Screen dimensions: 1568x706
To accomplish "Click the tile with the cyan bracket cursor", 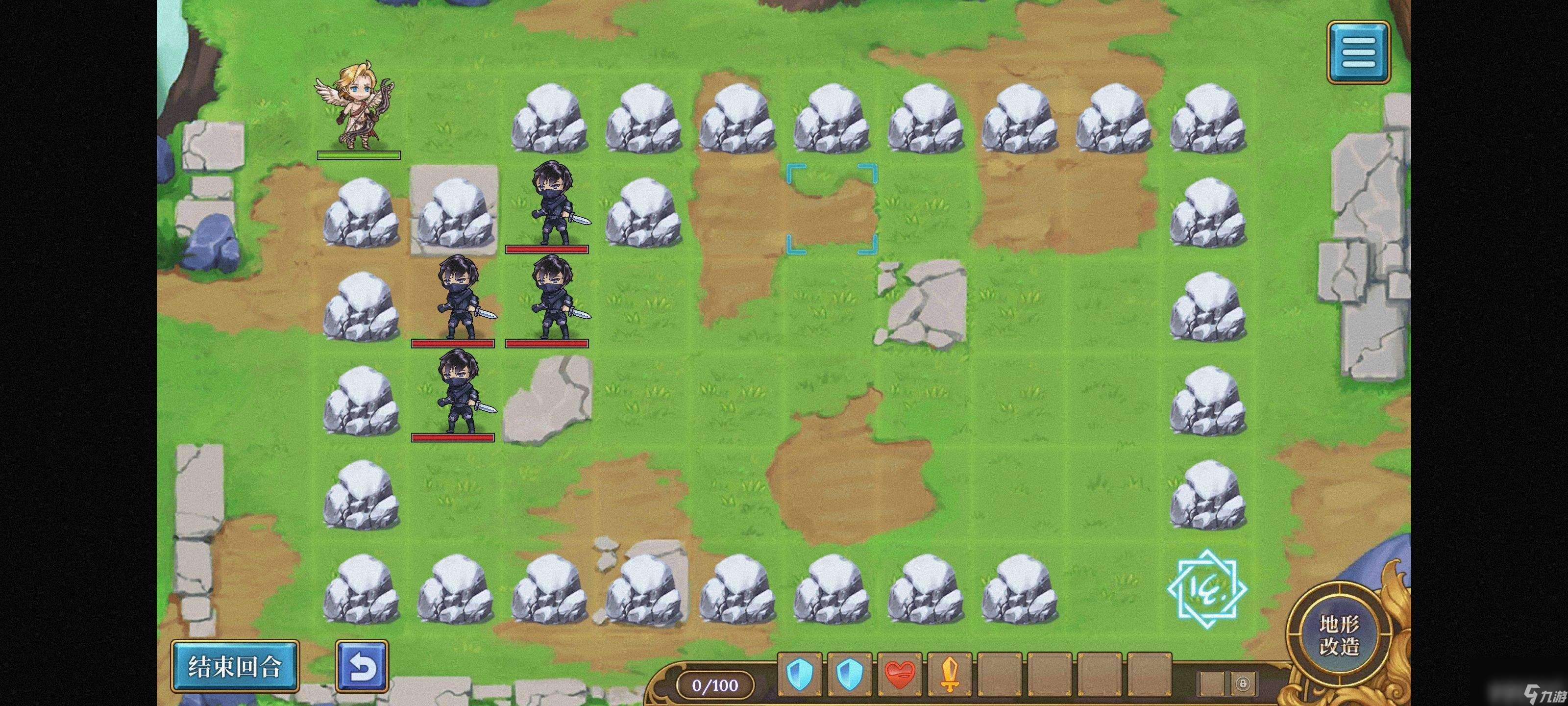I will pyautogui.click(x=832, y=208).
